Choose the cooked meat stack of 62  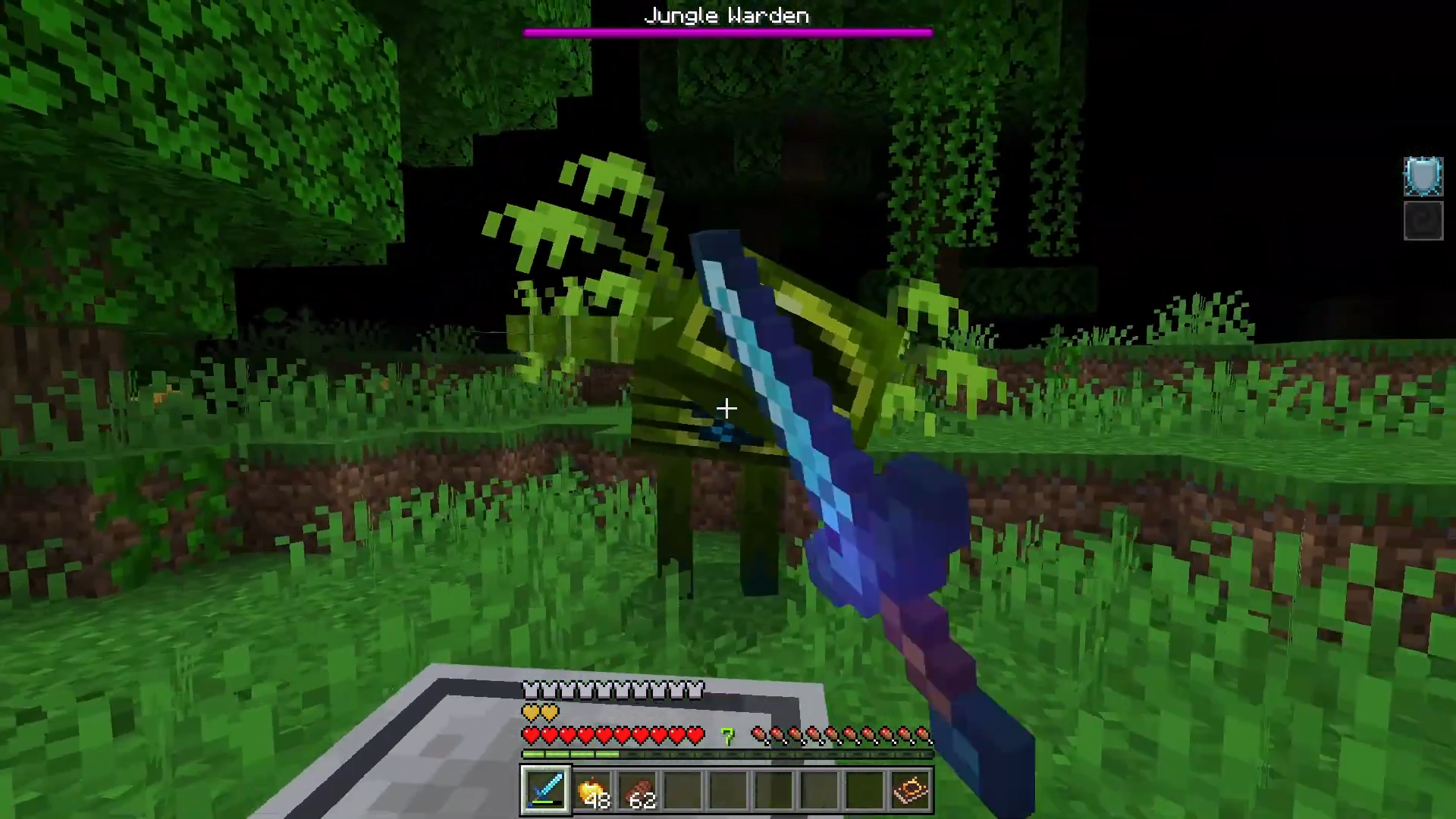(637, 791)
